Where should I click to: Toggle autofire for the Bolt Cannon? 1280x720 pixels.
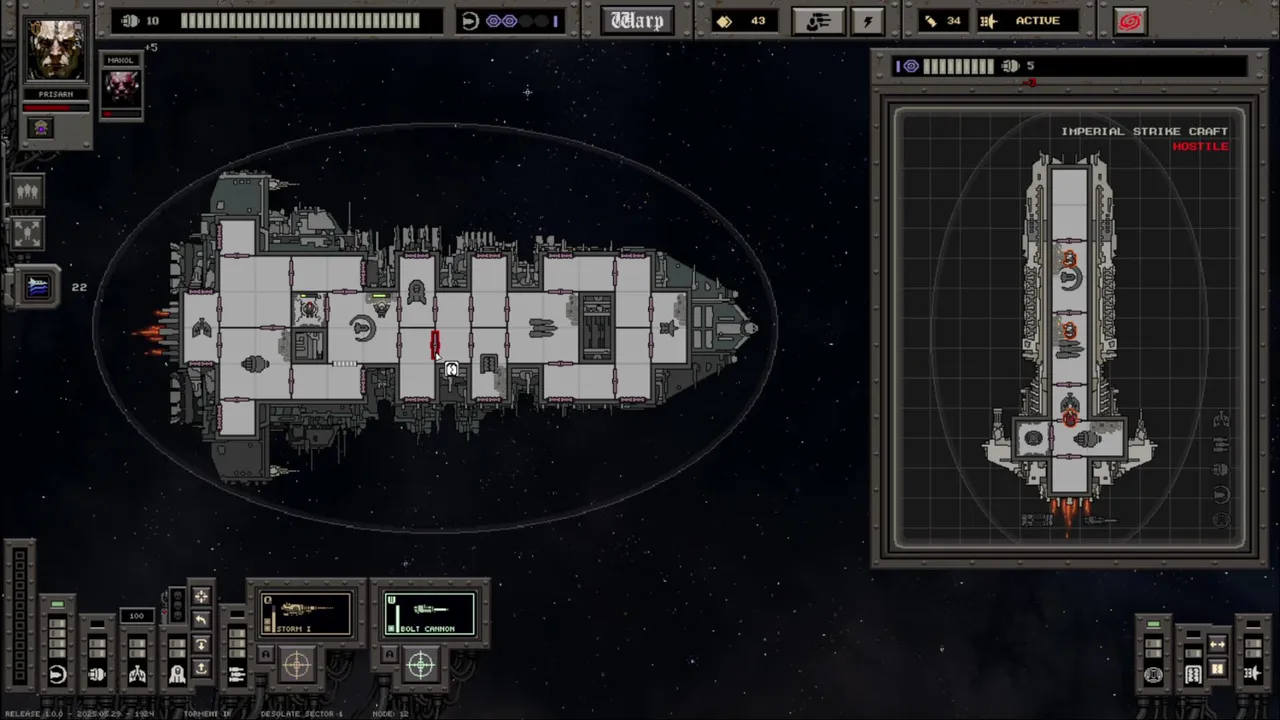[390, 655]
